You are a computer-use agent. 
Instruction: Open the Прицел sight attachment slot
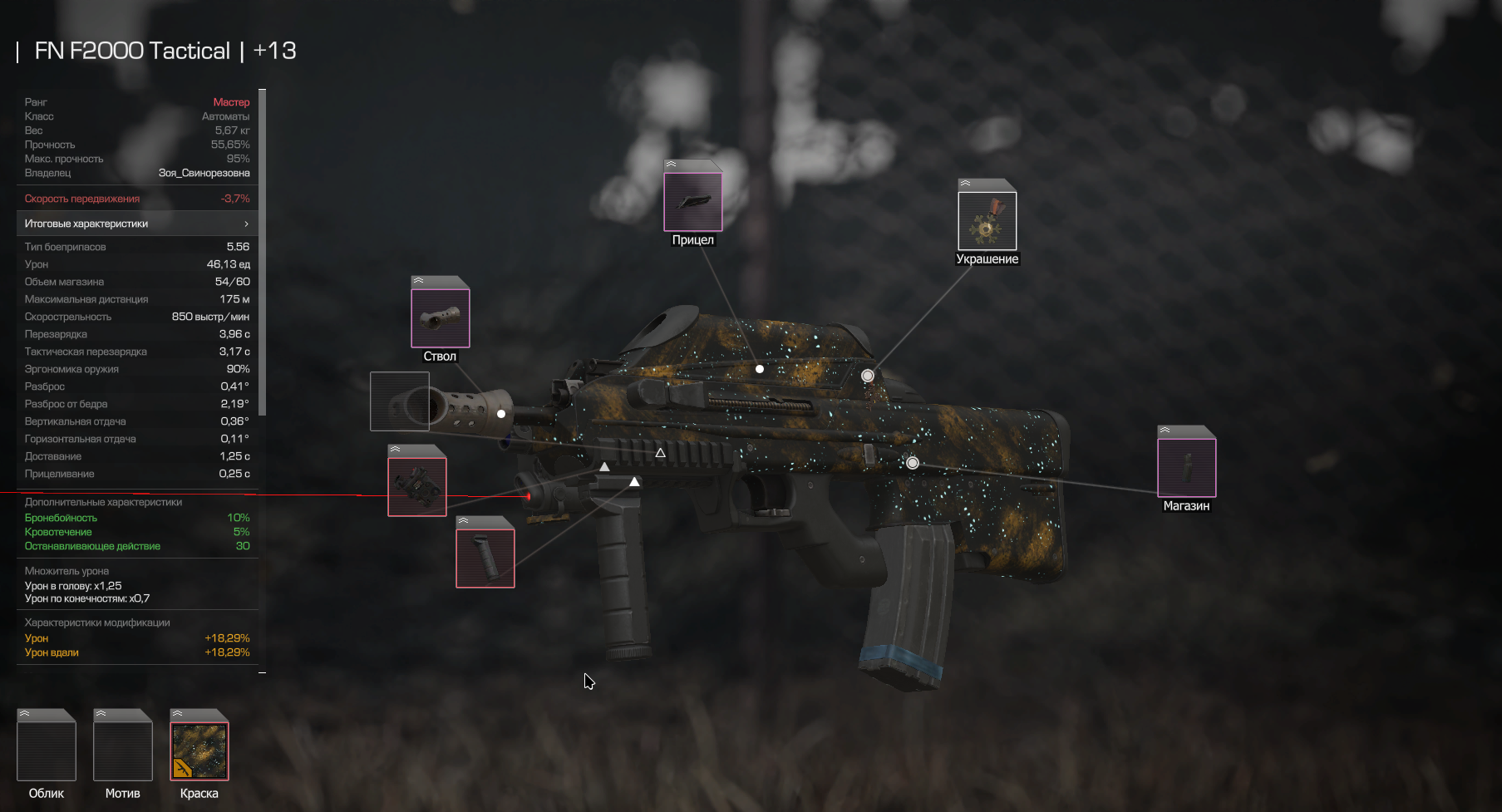(x=692, y=201)
